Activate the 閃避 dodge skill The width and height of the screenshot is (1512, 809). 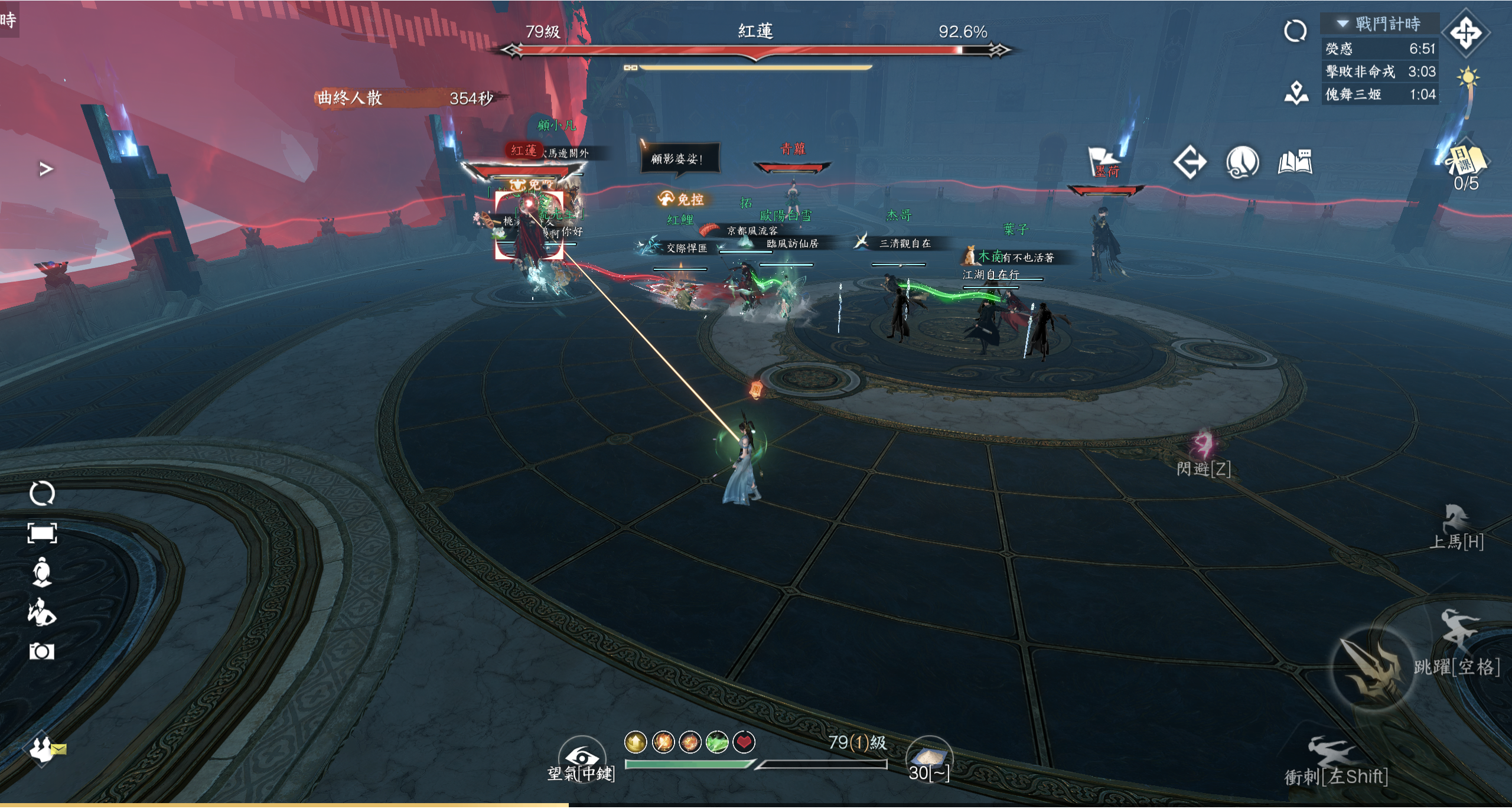[1203, 448]
